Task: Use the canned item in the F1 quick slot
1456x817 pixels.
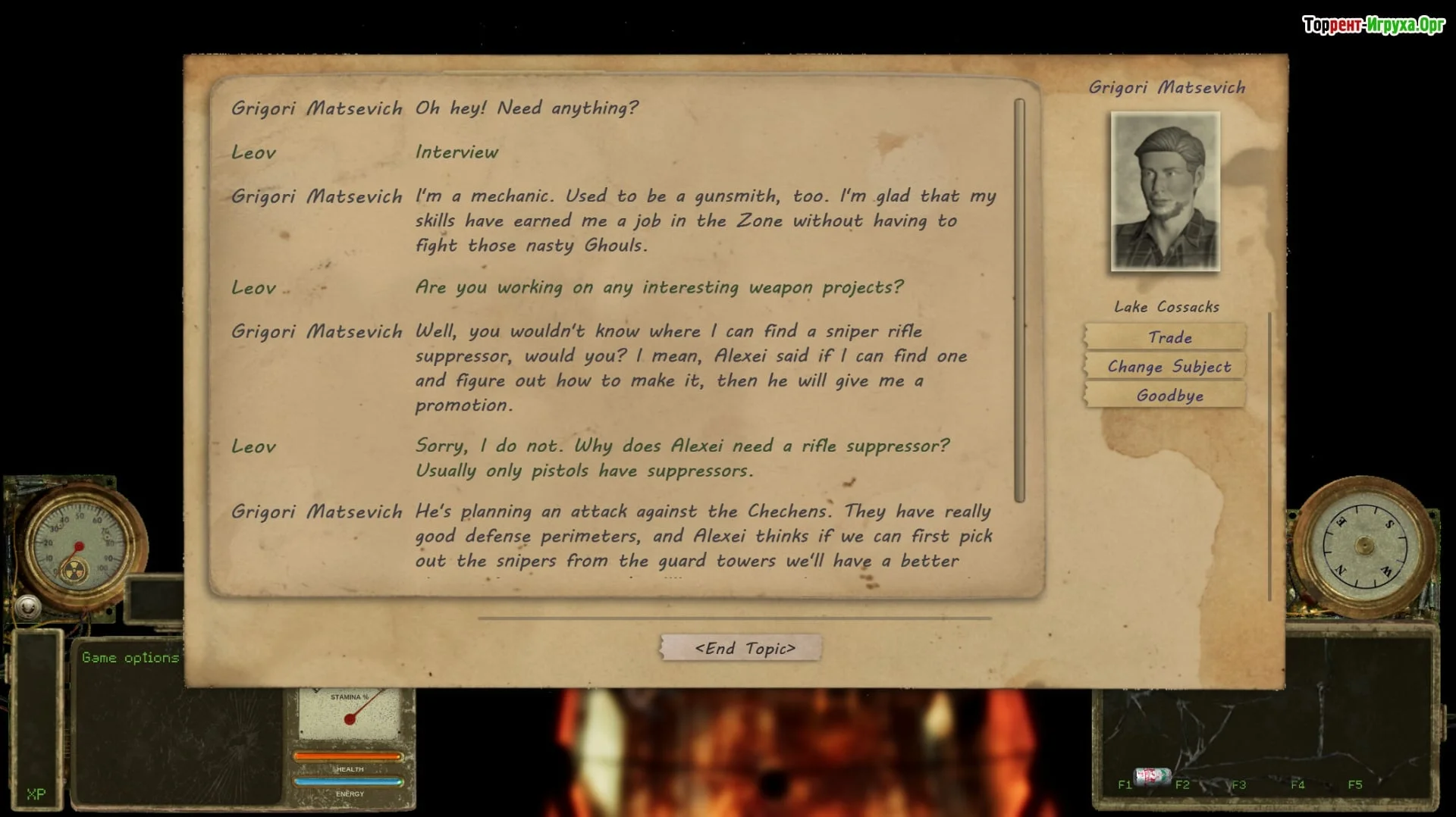Action: 1151,776
